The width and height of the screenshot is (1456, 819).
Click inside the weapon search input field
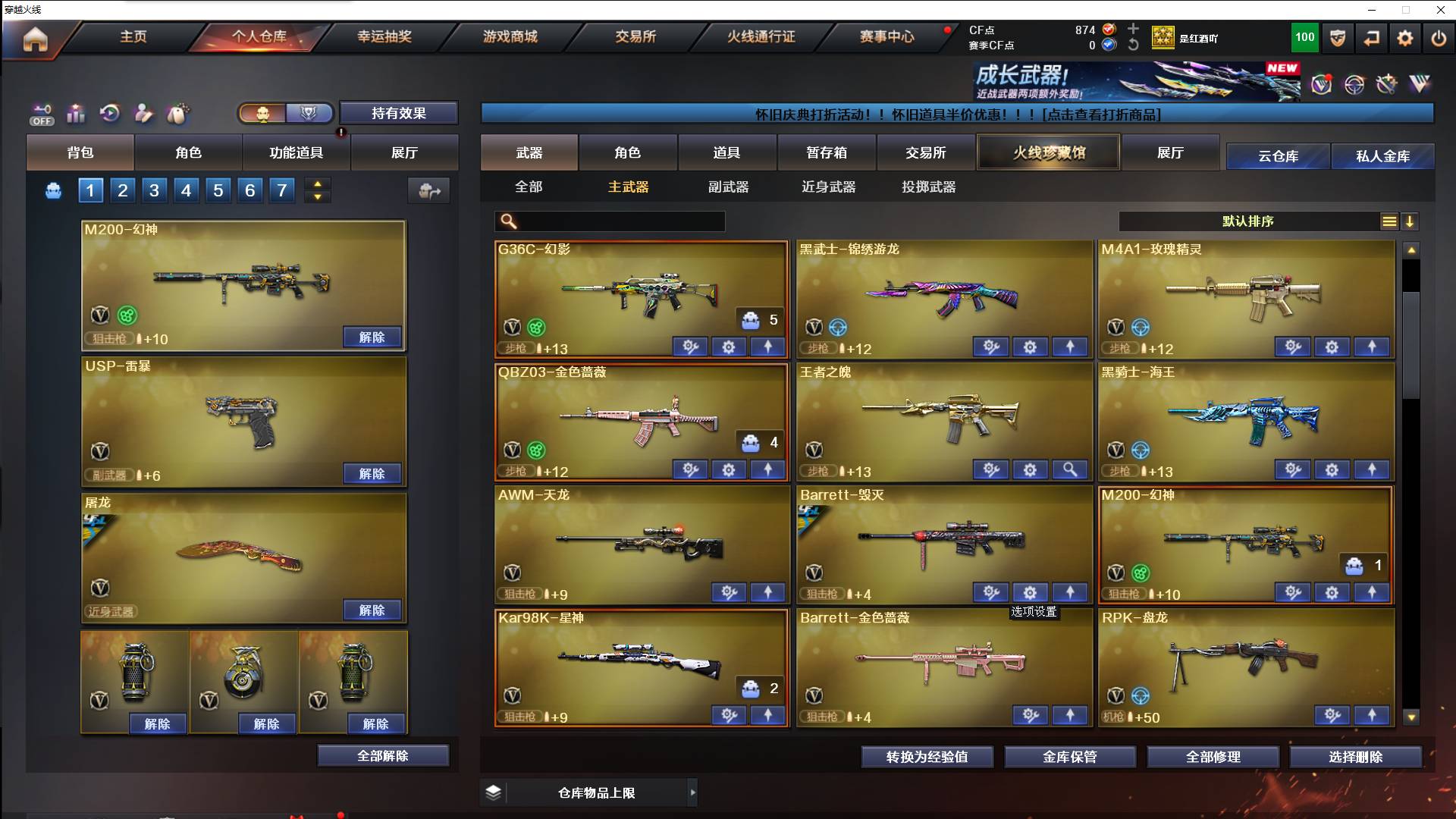(x=614, y=221)
